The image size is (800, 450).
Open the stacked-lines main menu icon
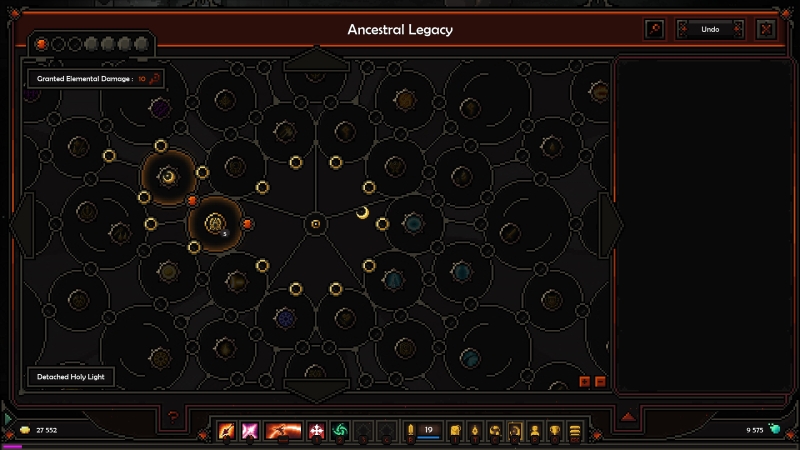(575, 431)
